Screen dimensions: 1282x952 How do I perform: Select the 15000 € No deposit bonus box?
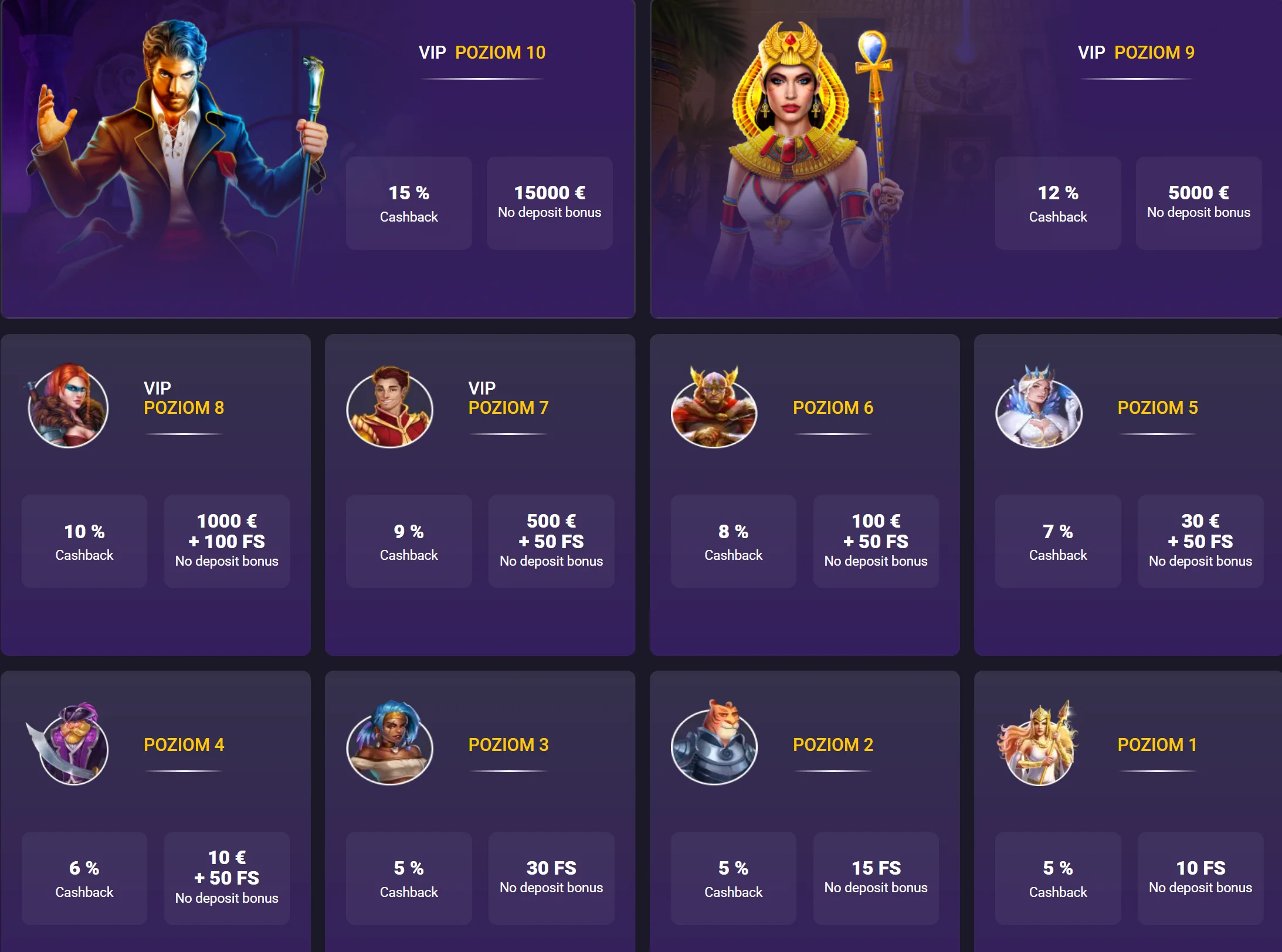(x=550, y=202)
